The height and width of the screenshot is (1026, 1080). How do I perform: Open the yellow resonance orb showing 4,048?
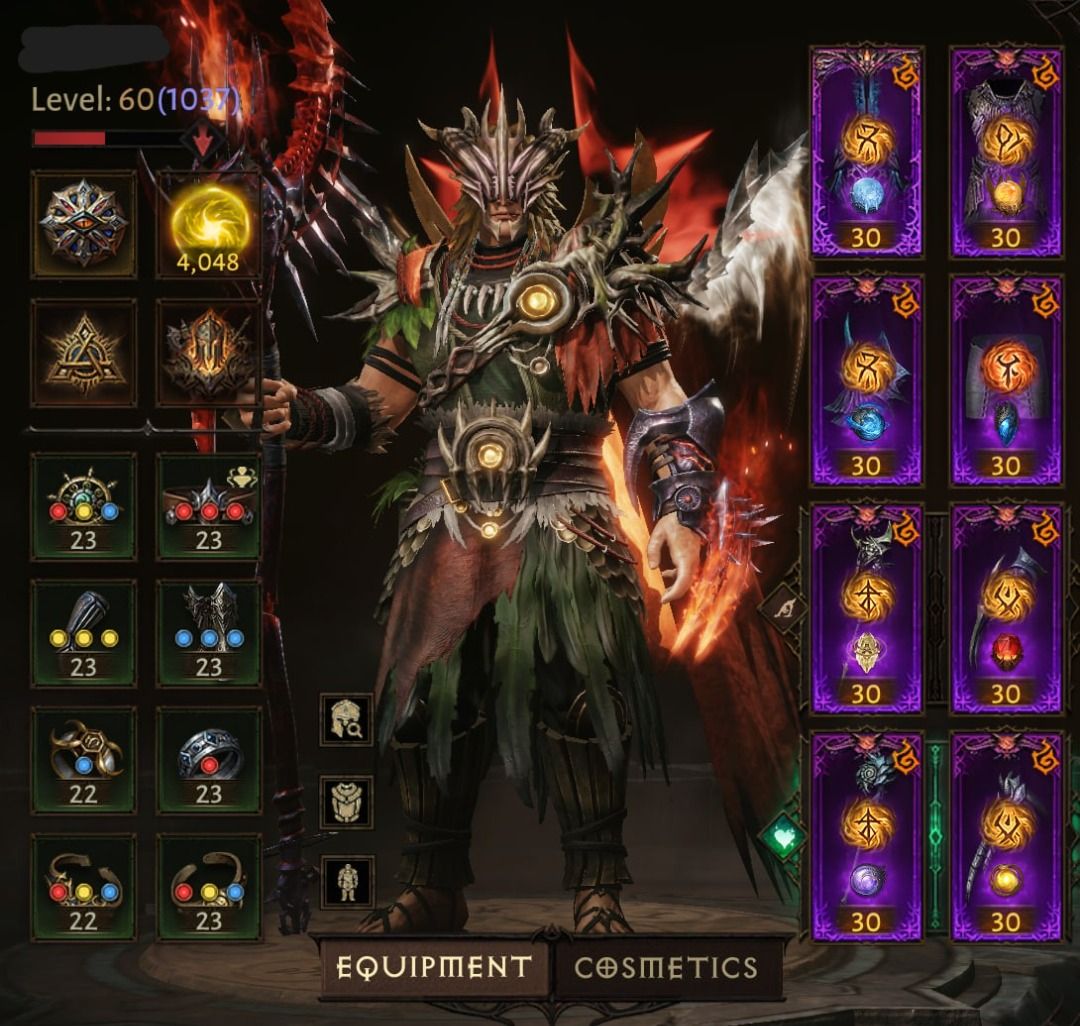coord(209,224)
